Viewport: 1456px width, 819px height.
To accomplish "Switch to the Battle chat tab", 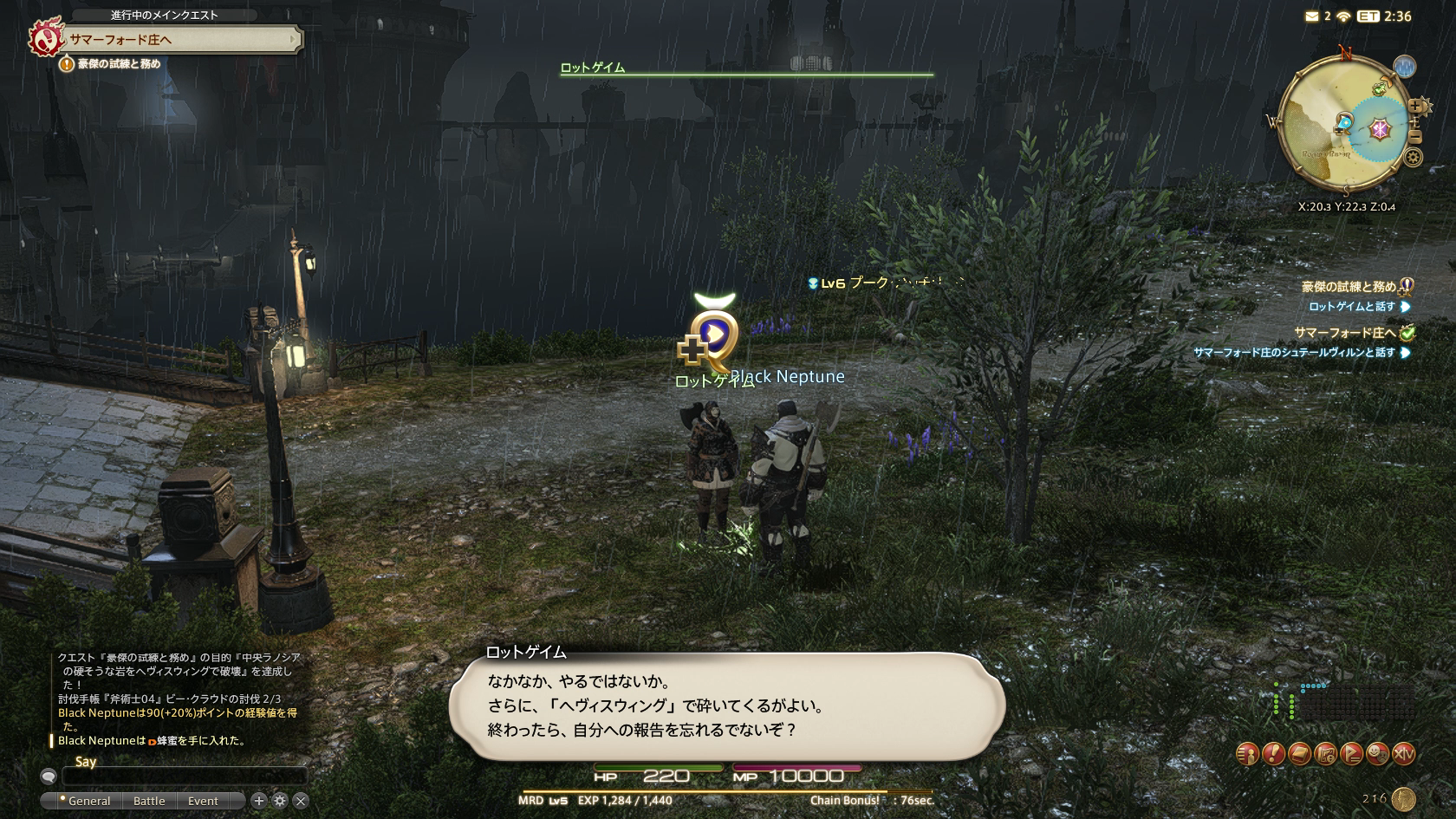I will [x=149, y=801].
